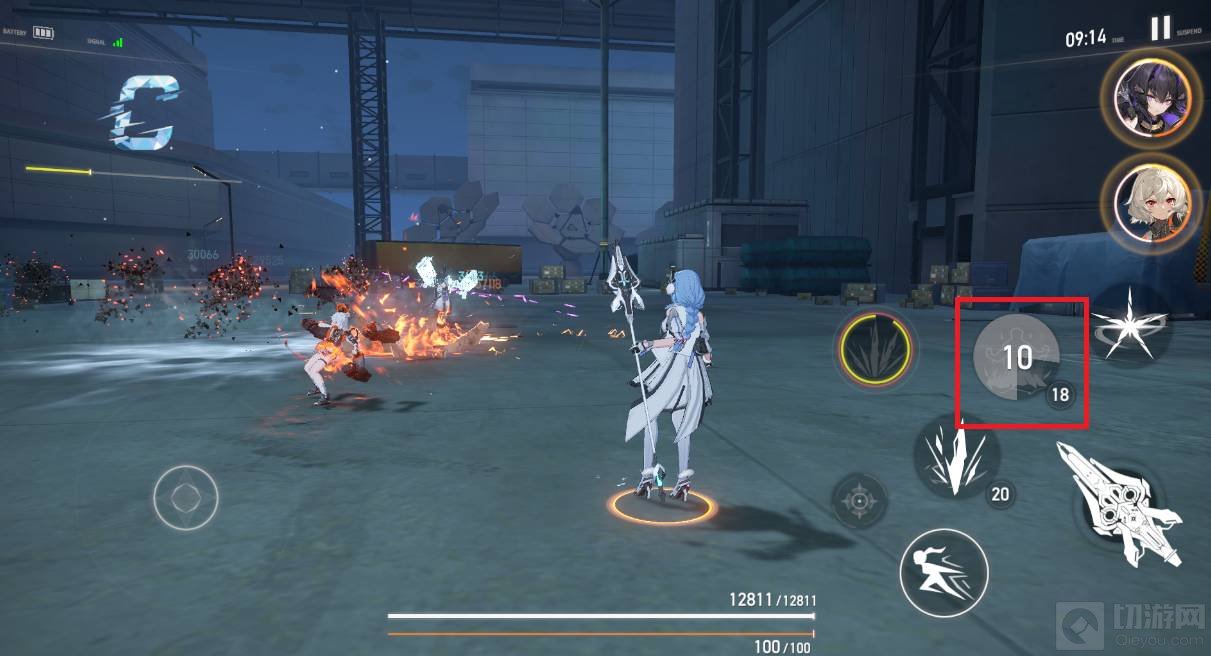1211x656 pixels.
Task: Pause the game with the suspend button
Action: 1160,28
